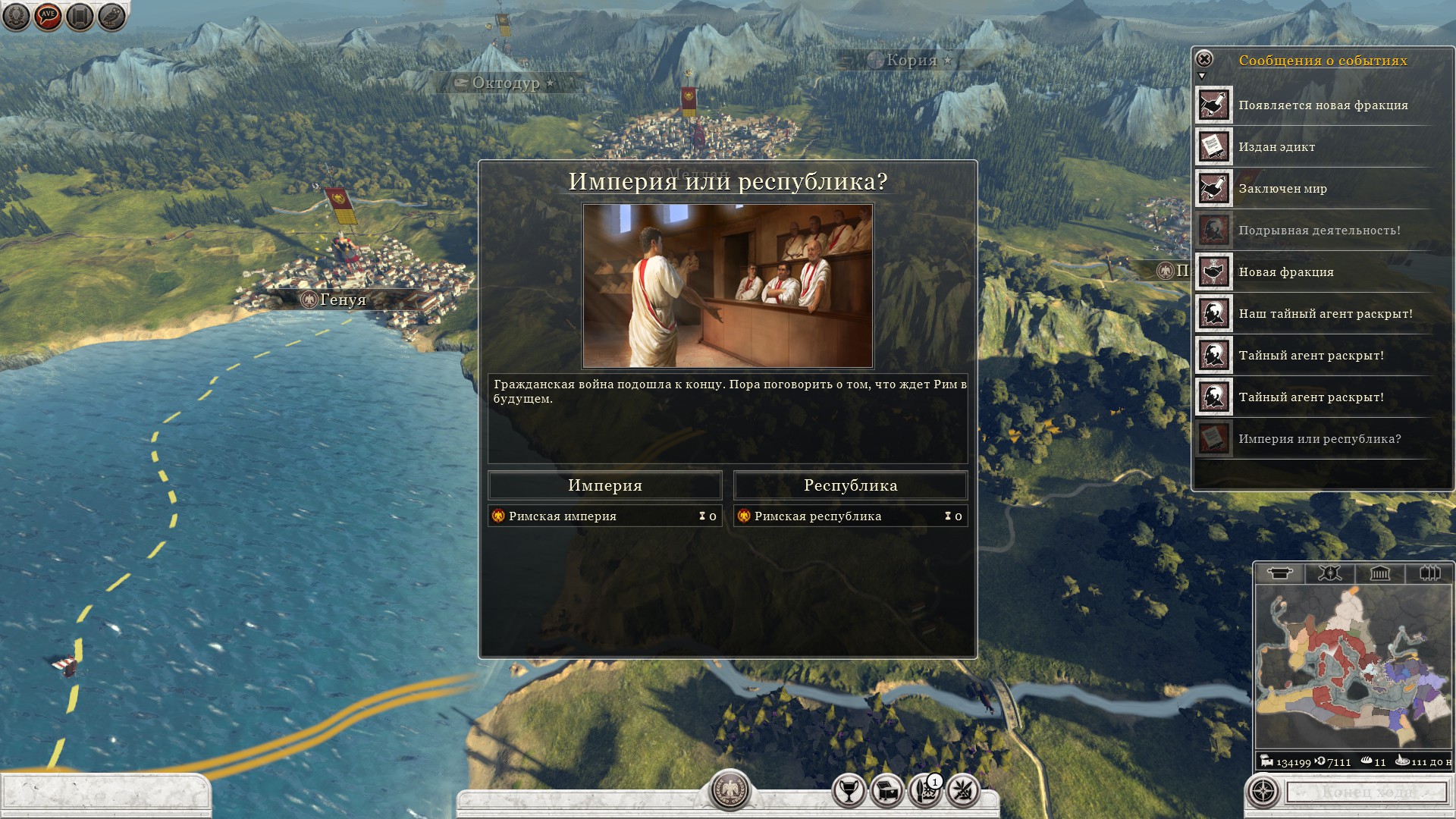Viewport: 1456px width, 819px height.
Task: Click the strategic overview minimap
Action: pos(1354,667)
